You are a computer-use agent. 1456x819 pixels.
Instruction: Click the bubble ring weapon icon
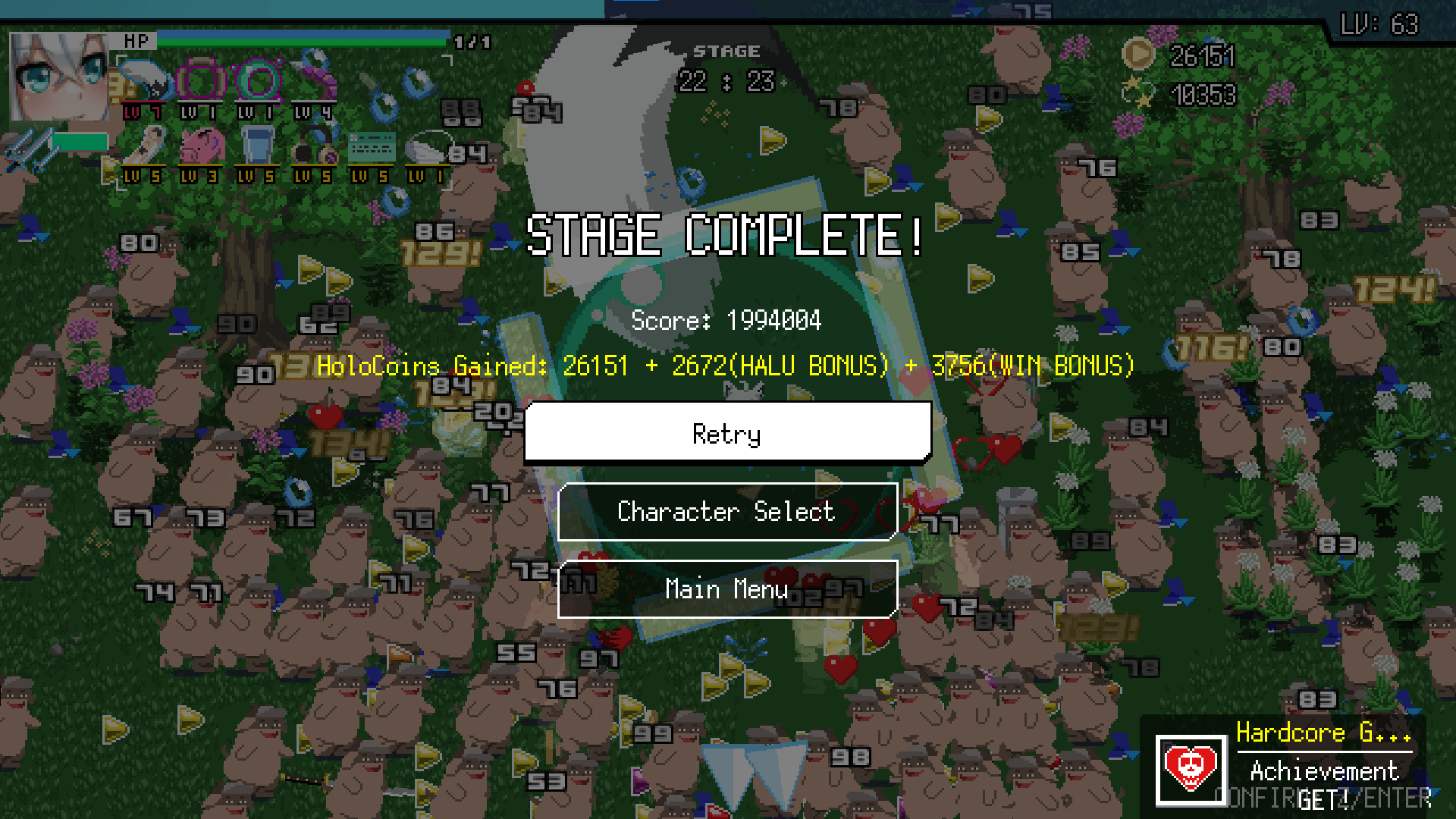(x=259, y=80)
